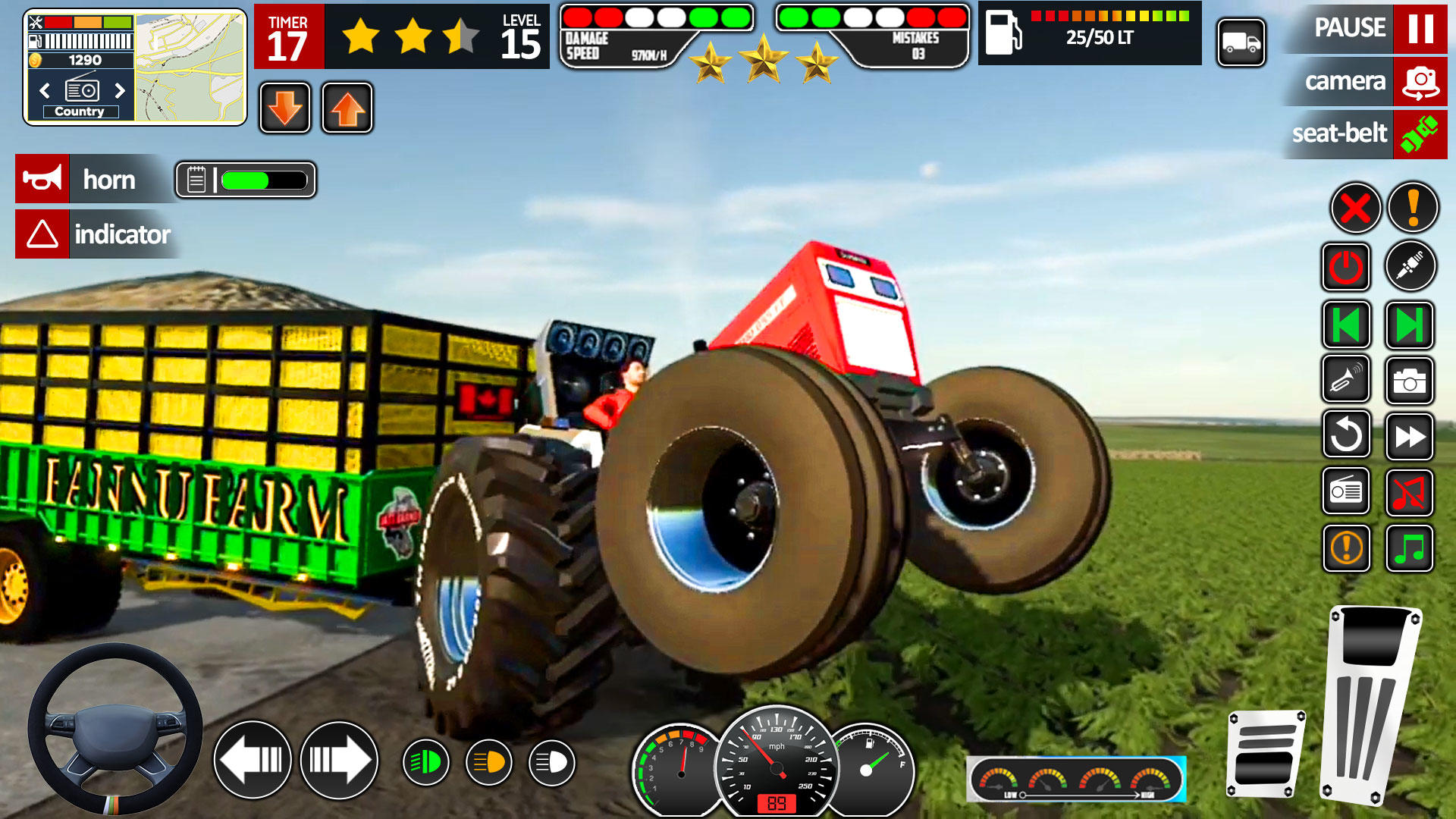Fasten the seat-belt
Image resolution: width=1456 pixels, height=819 pixels.
(x=1420, y=134)
